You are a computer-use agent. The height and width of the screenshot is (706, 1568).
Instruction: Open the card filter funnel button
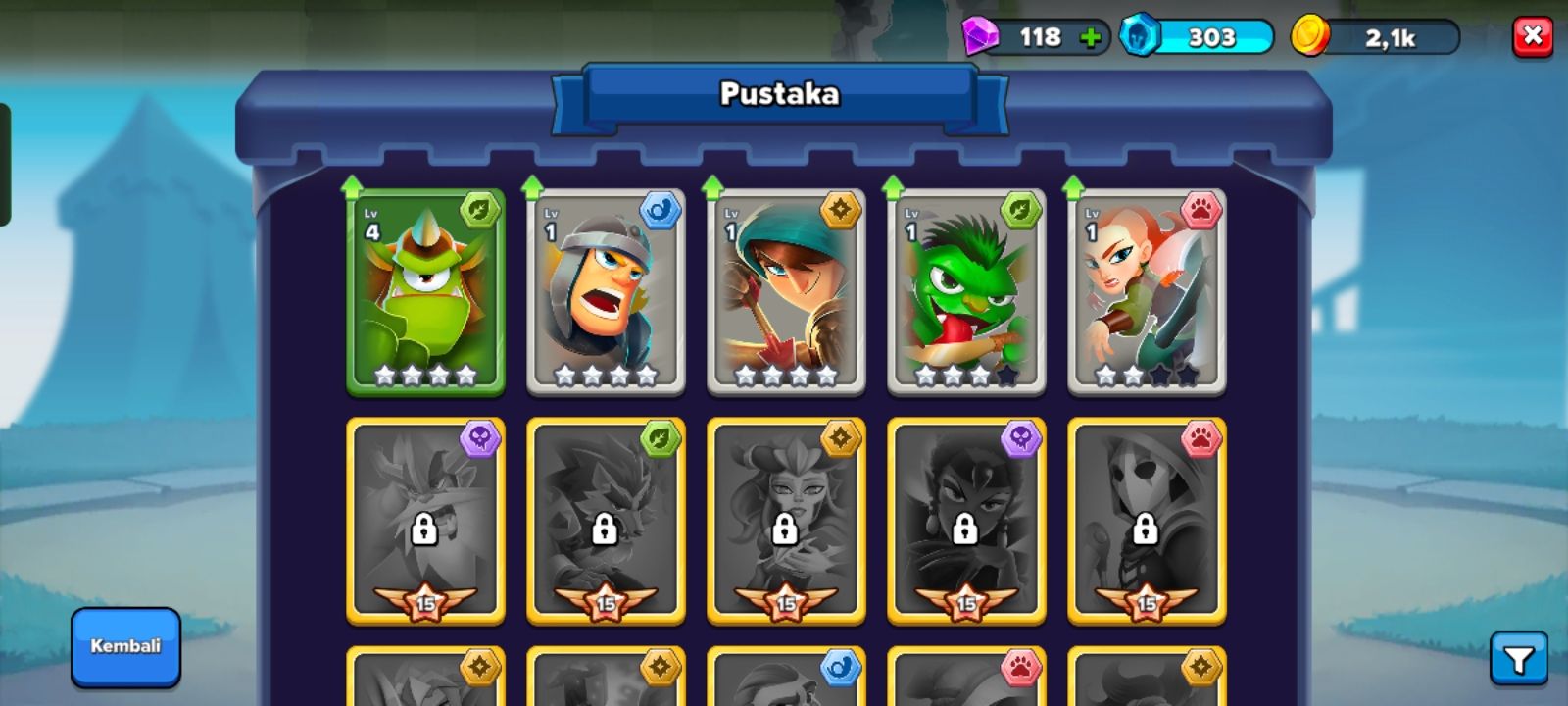pos(1518,659)
